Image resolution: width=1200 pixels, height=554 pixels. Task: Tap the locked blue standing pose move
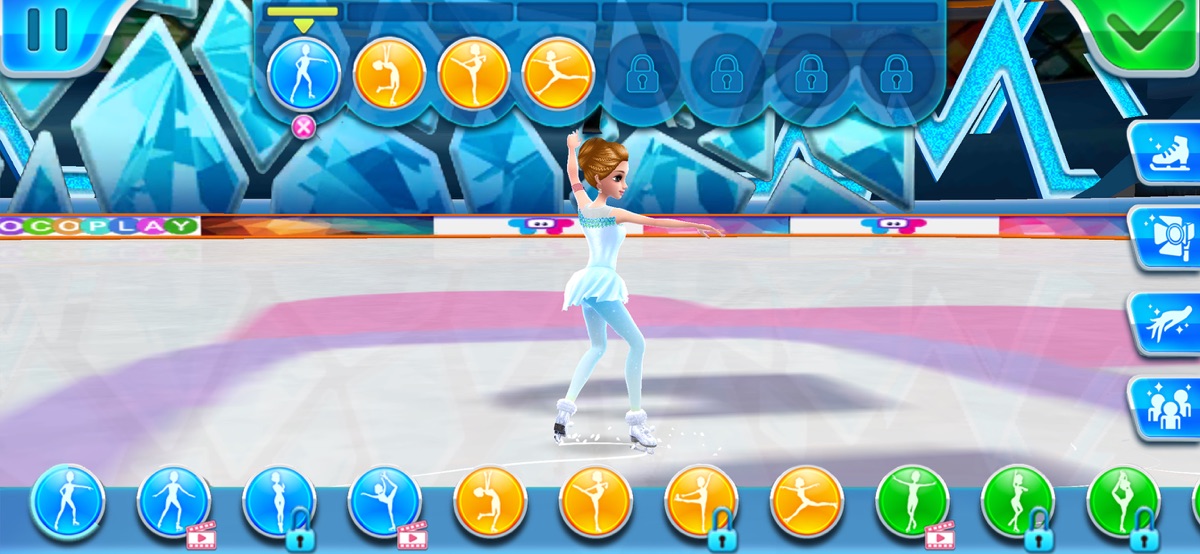(x=280, y=502)
